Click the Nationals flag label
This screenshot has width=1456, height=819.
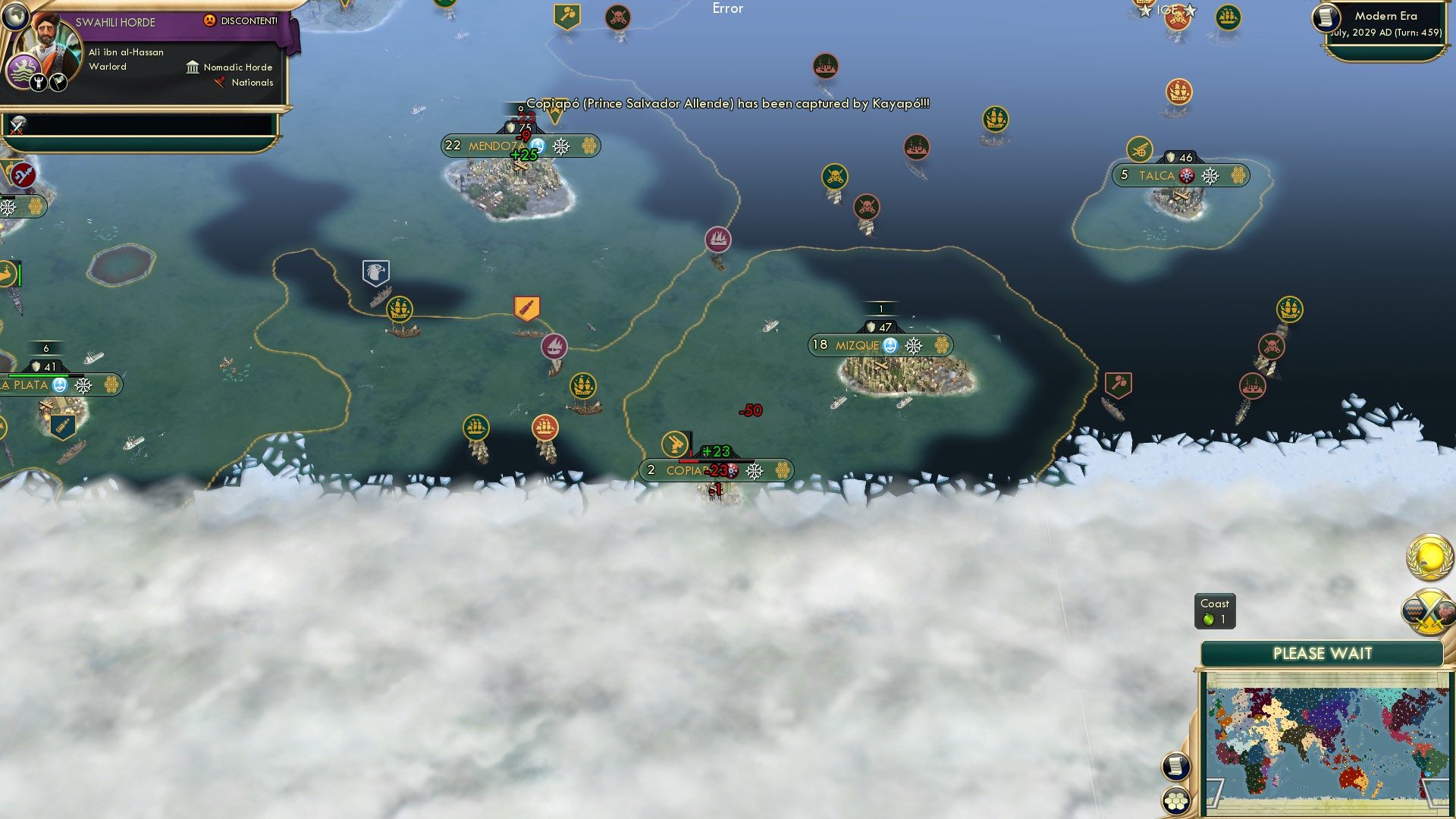[x=244, y=83]
